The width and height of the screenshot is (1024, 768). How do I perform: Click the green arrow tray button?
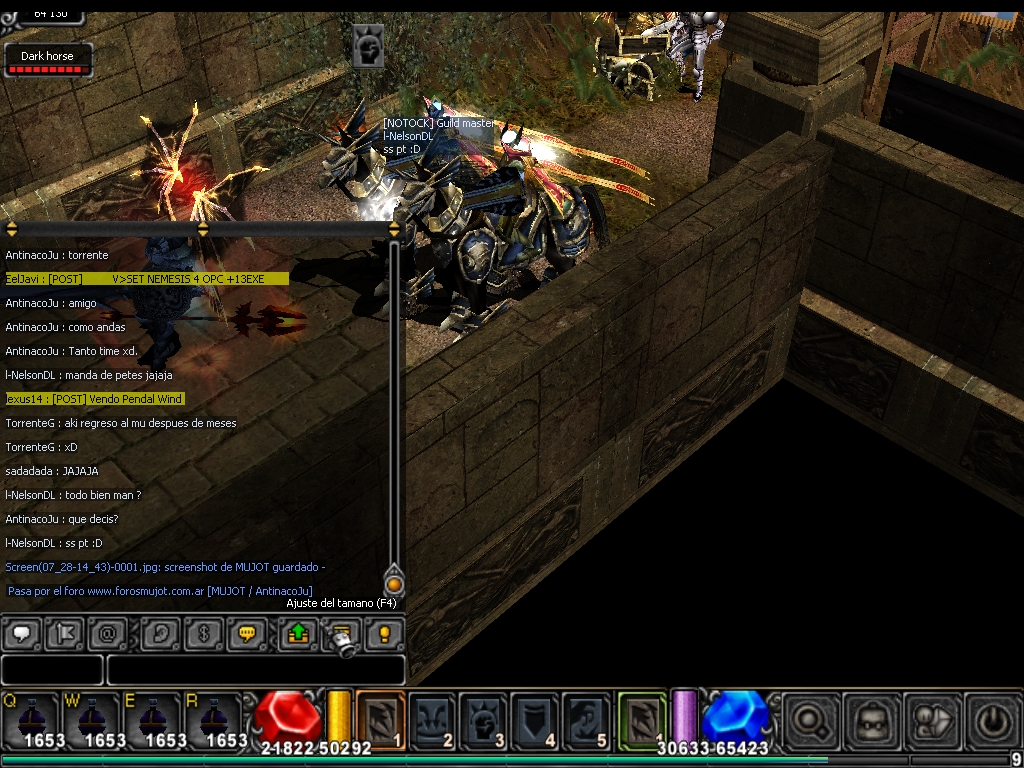(298, 634)
